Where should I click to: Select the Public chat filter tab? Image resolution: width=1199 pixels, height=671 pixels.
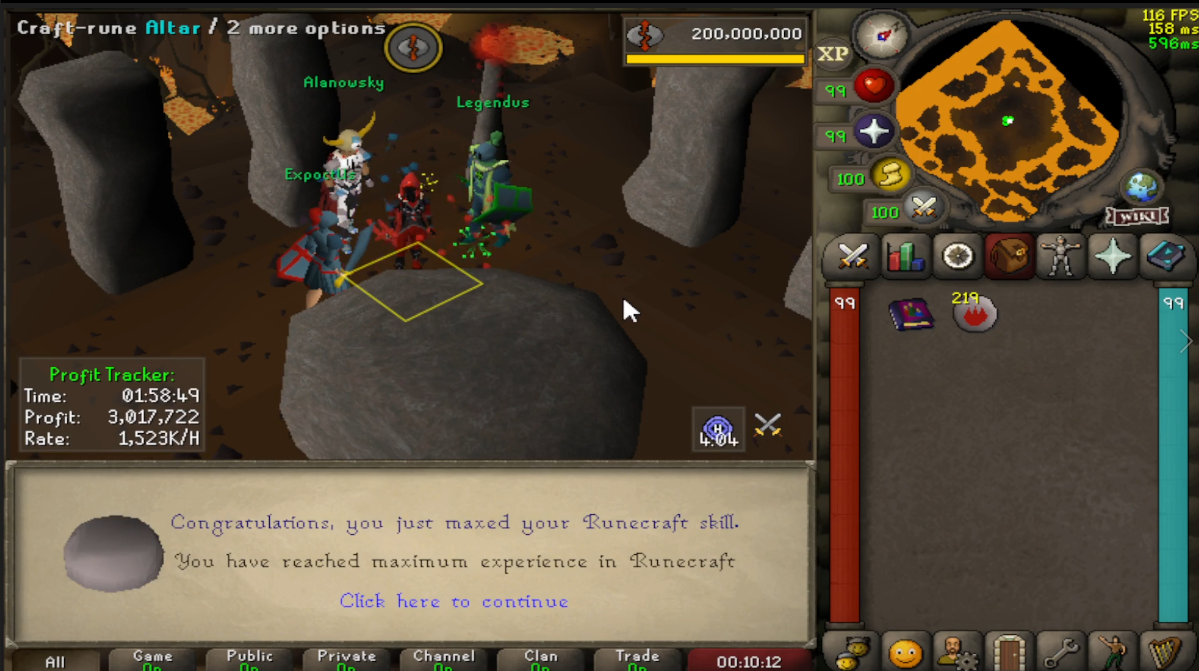coord(250,660)
